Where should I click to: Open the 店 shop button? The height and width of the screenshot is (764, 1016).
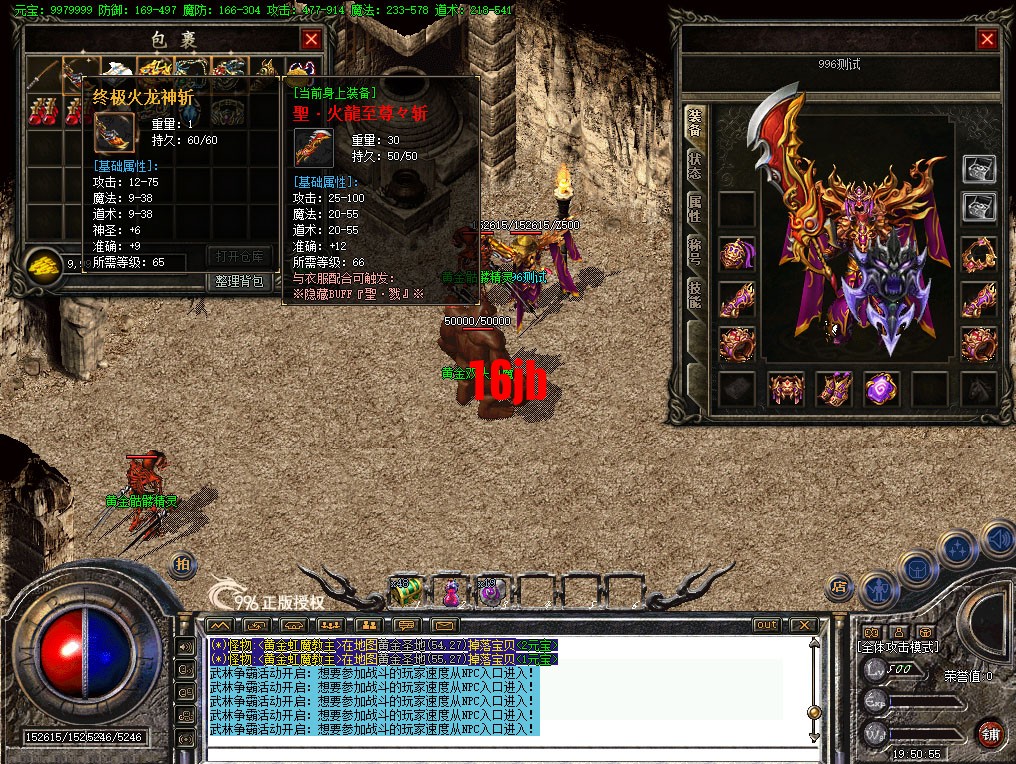pos(840,585)
